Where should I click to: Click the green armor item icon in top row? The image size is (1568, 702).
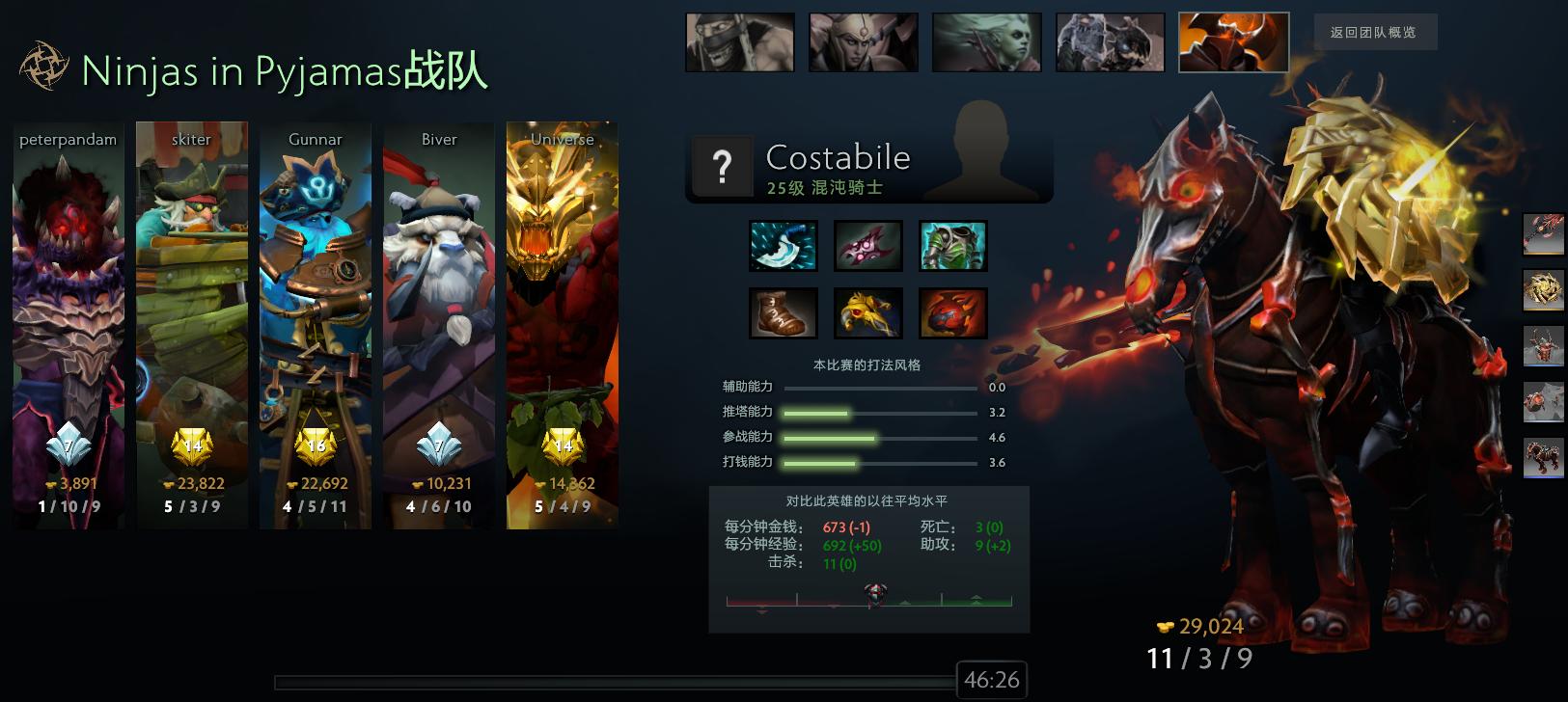pos(953,244)
